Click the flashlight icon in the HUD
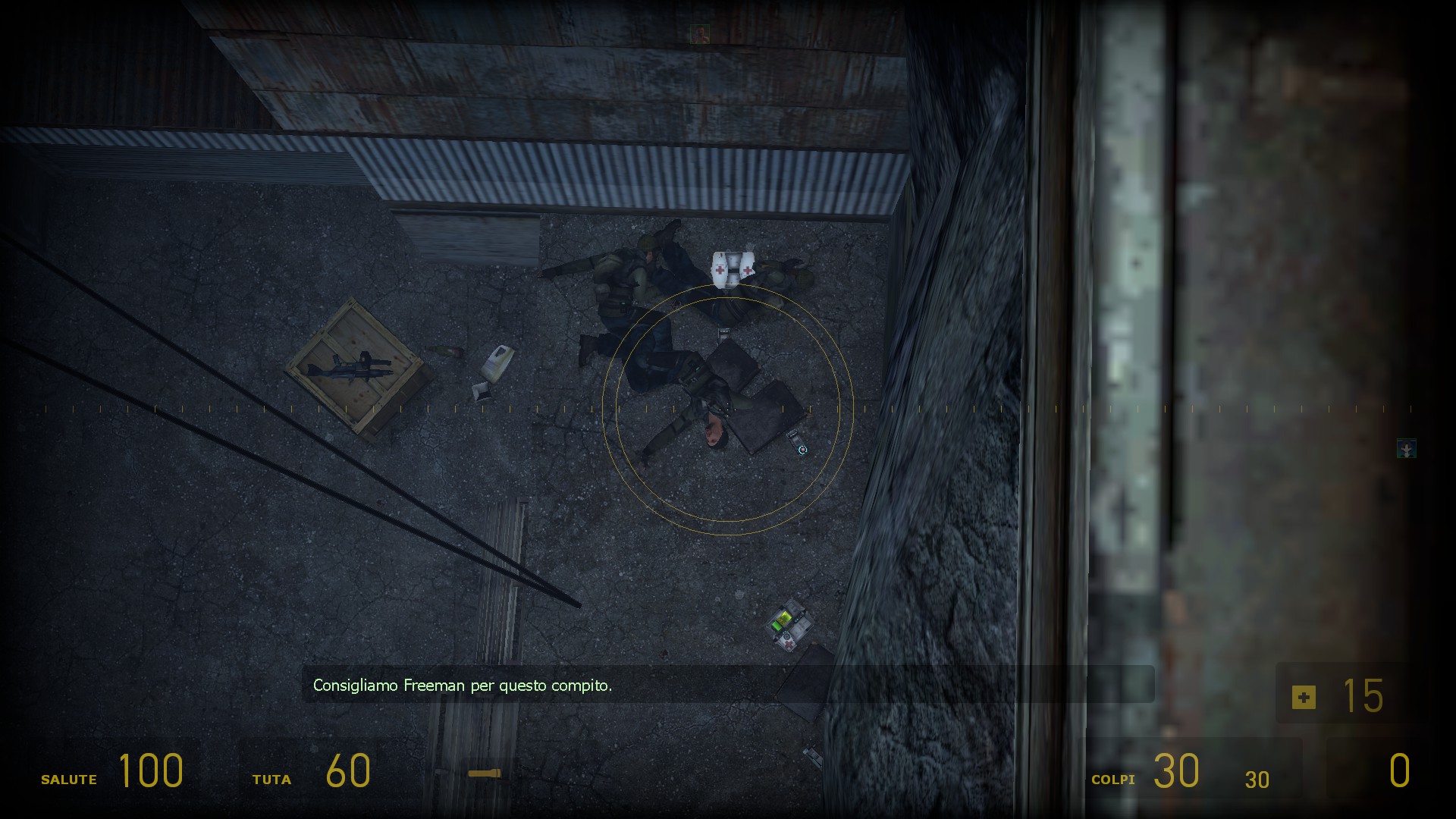The image size is (1456, 819). pyautogui.click(x=484, y=773)
